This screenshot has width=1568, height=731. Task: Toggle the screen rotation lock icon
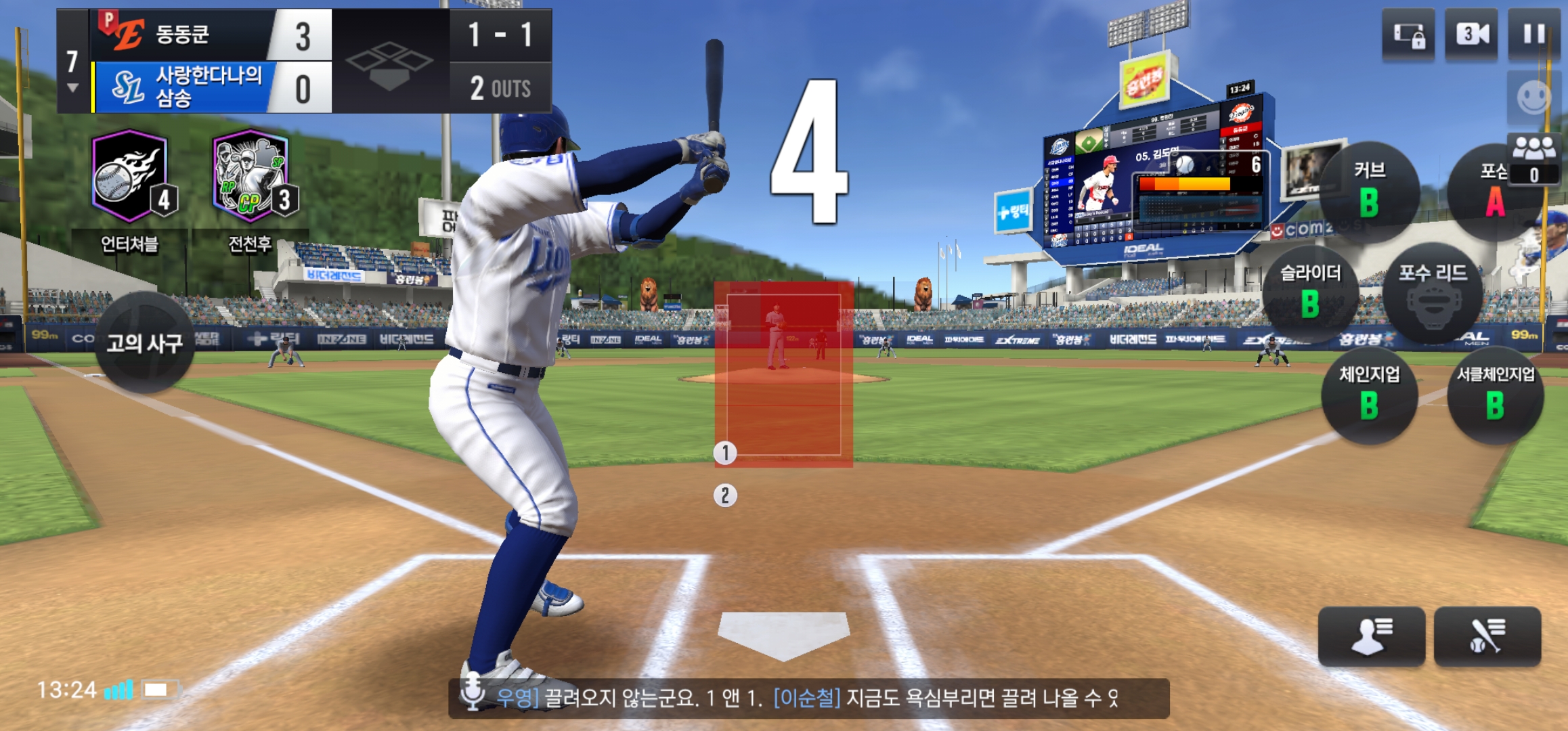pos(1408,35)
